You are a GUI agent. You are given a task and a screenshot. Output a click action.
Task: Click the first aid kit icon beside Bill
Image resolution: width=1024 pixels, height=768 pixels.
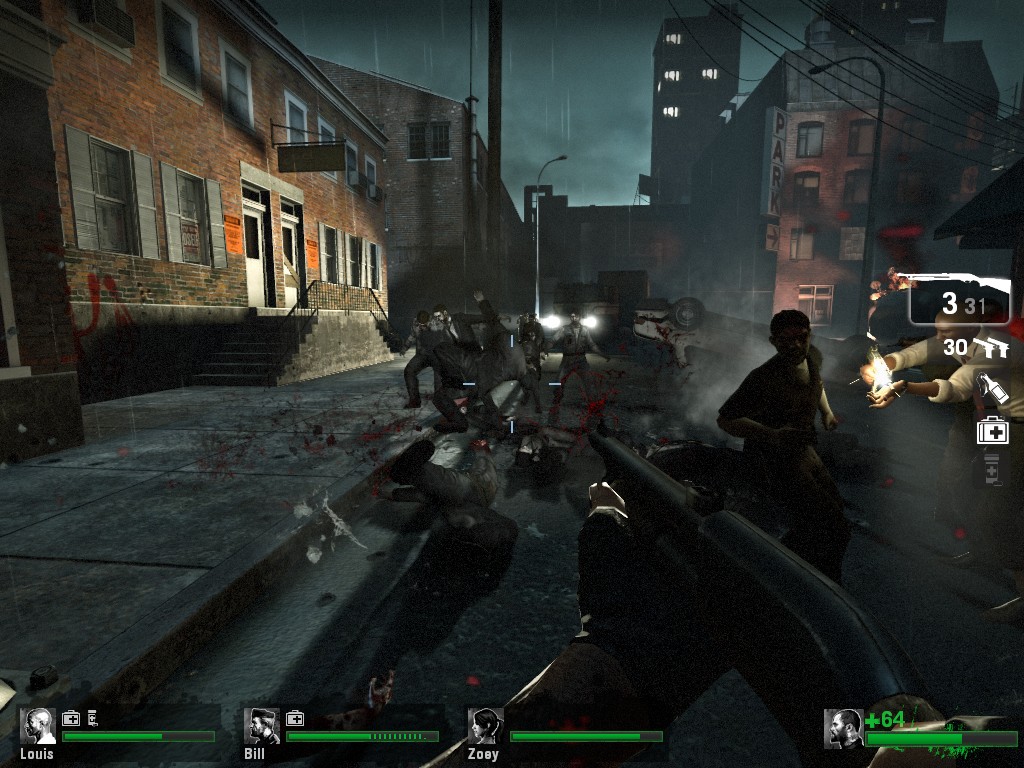[x=295, y=718]
